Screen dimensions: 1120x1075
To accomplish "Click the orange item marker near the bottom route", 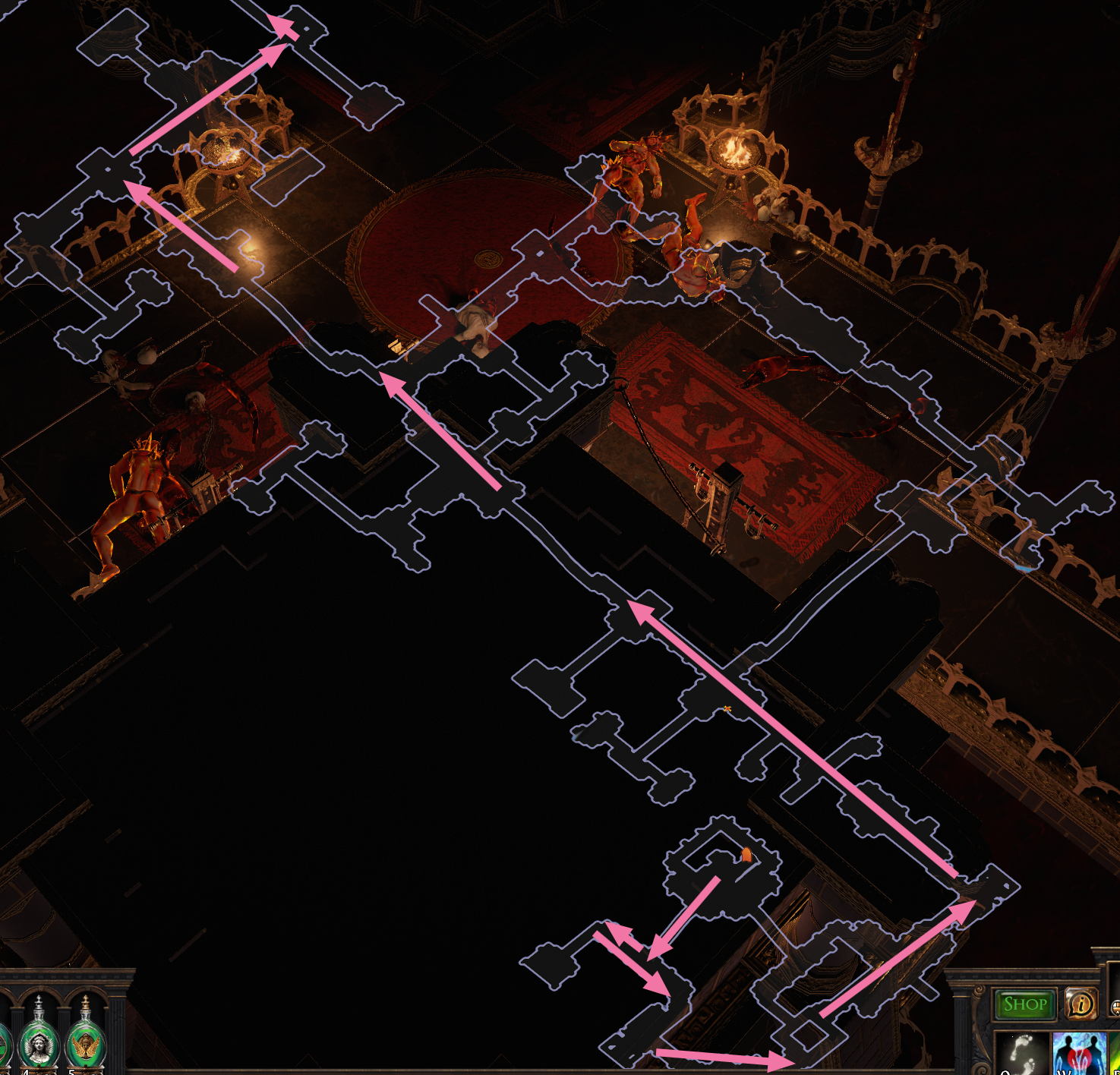I will [x=746, y=856].
